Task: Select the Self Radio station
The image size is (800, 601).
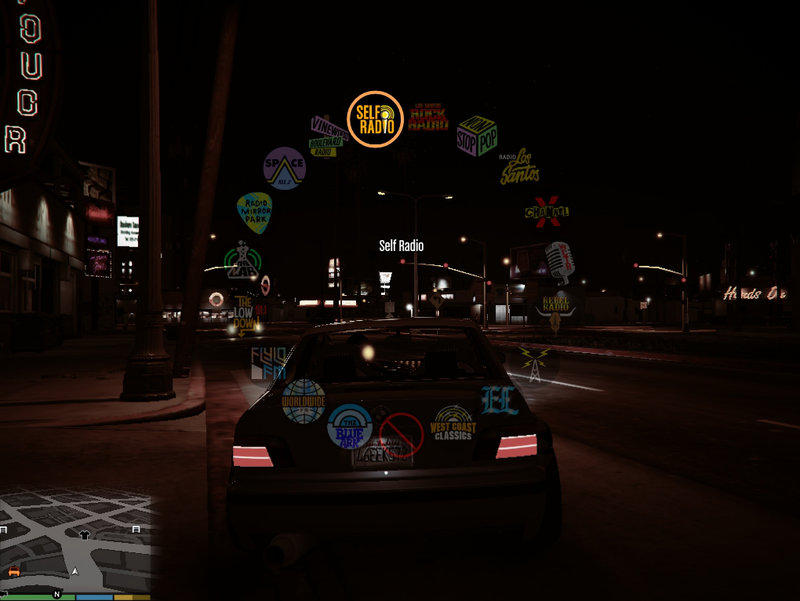Action: (x=375, y=119)
